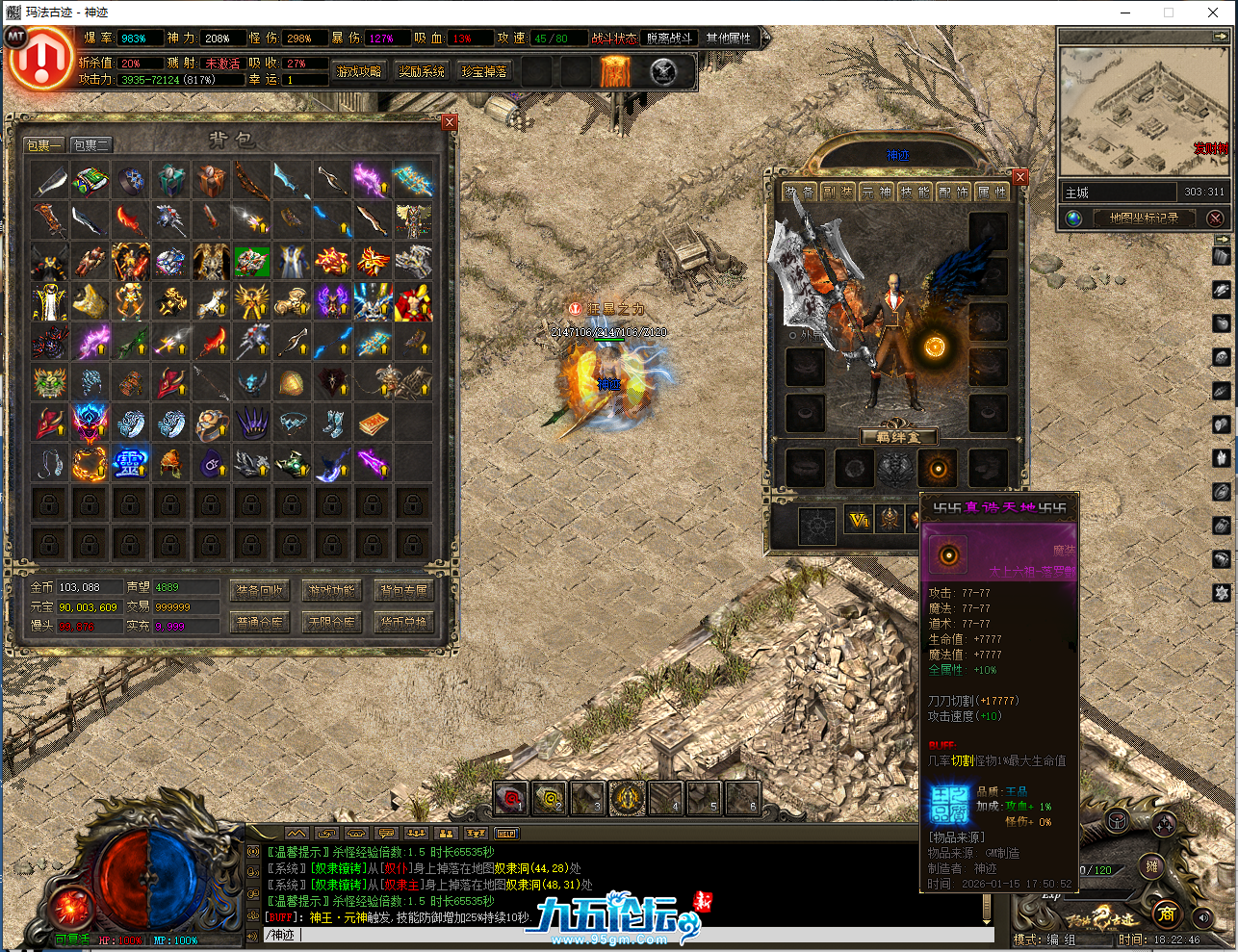Switch to the 技能 skills tab

(x=915, y=193)
